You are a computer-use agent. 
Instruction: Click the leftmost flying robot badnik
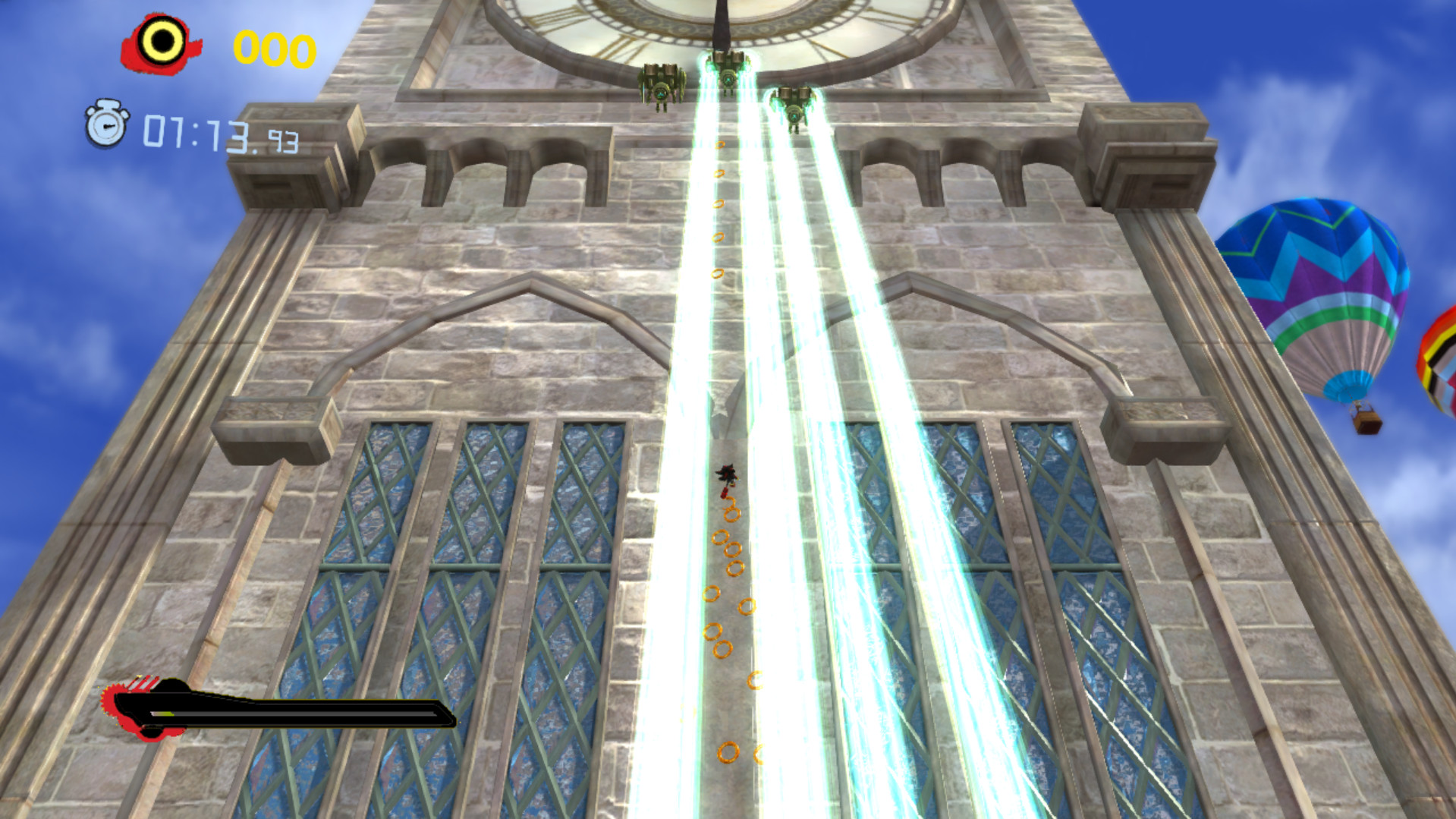[x=662, y=83]
